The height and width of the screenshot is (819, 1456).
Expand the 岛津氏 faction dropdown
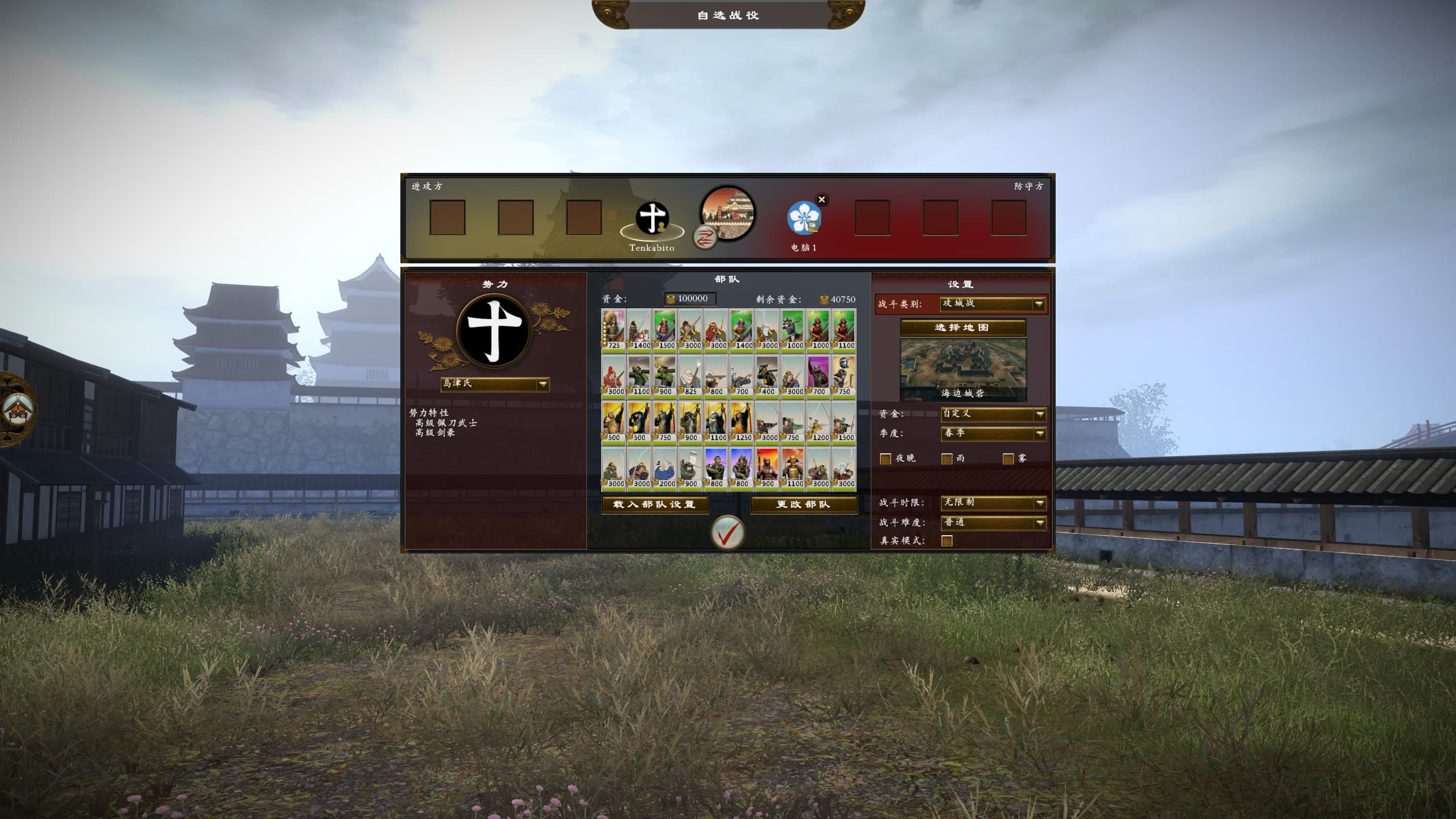pyautogui.click(x=495, y=384)
